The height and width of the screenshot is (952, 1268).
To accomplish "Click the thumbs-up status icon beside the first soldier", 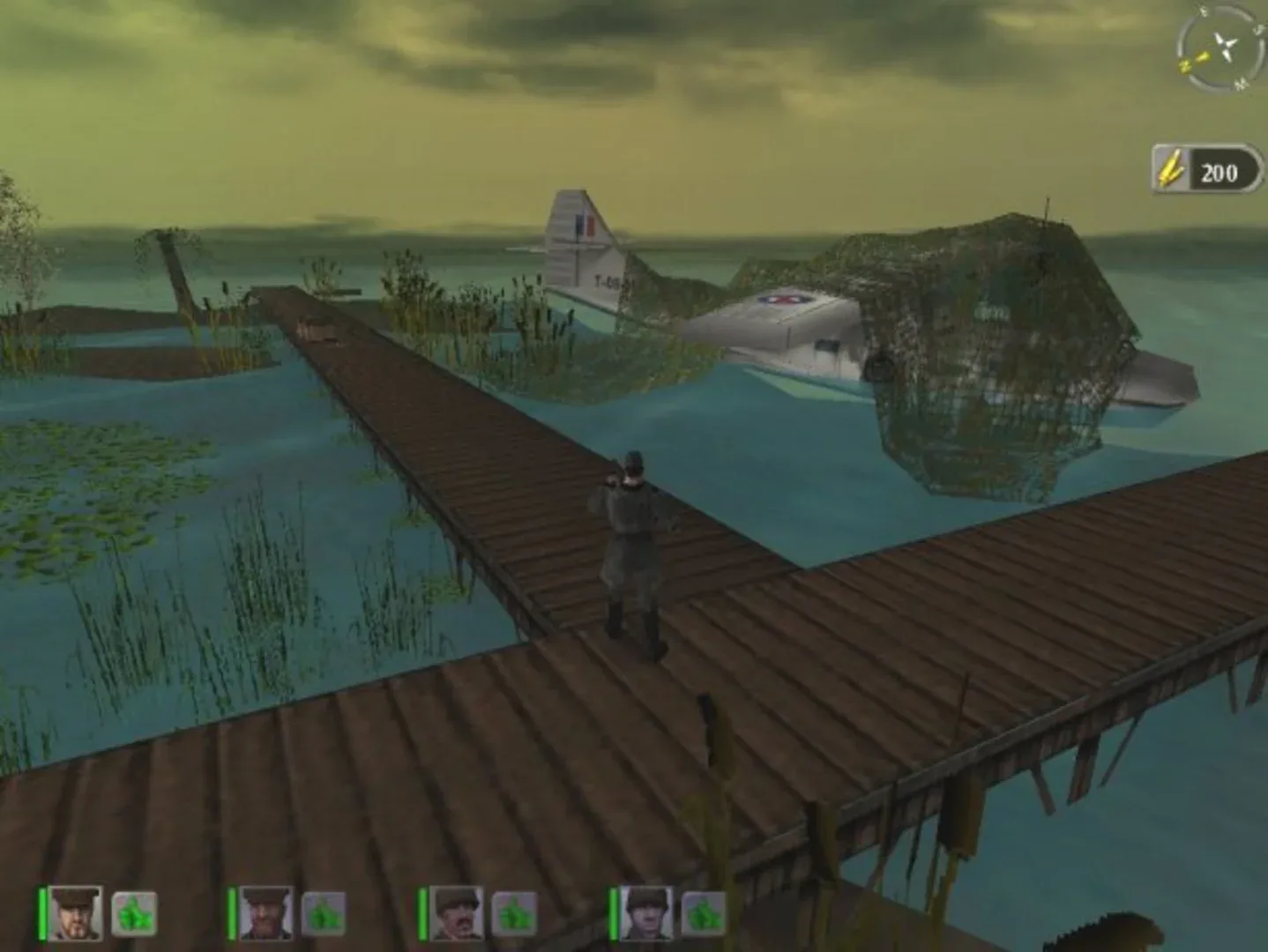I will pos(133,916).
